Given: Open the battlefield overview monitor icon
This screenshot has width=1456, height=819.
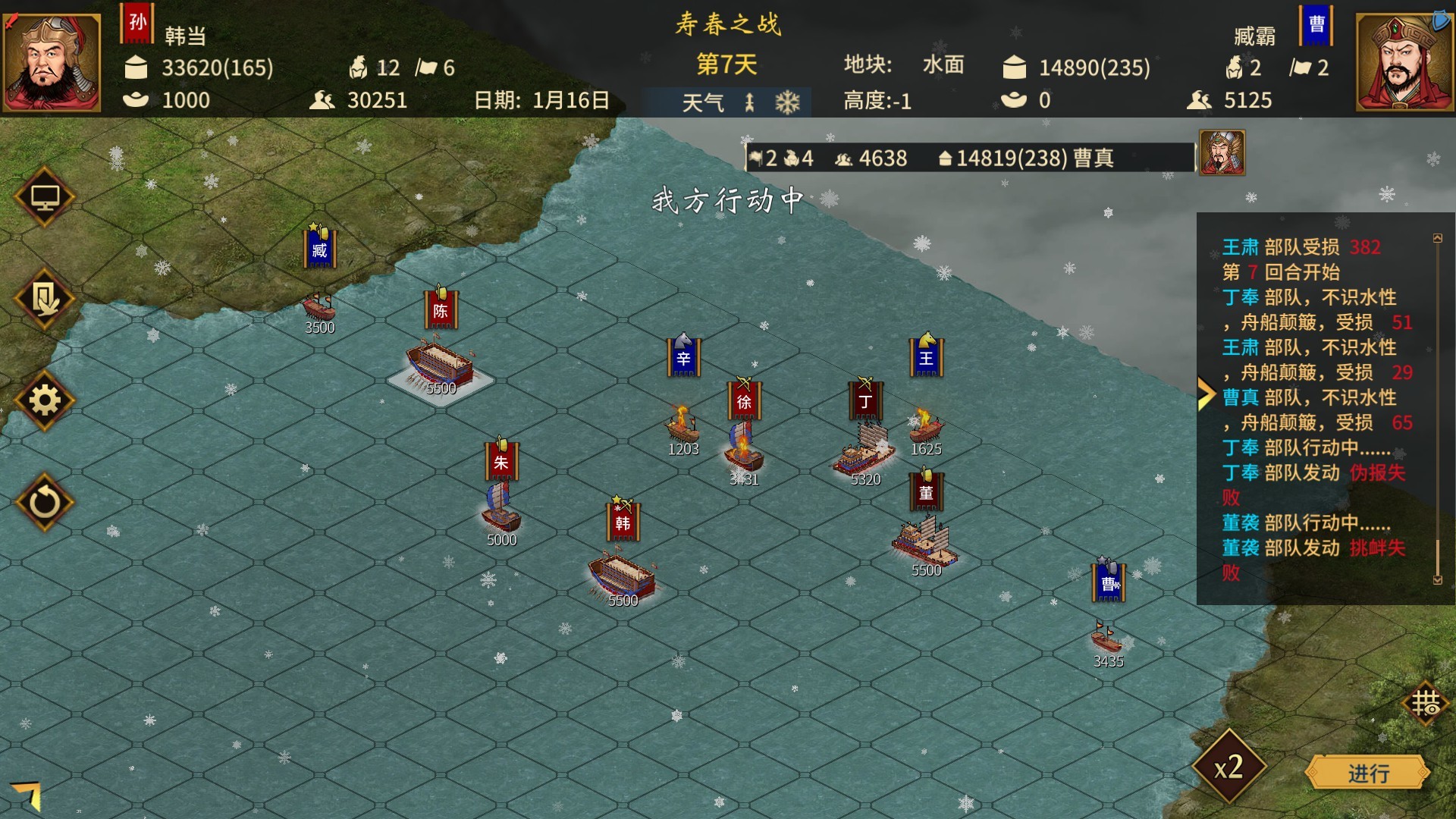Looking at the screenshot, I should [45, 197].
